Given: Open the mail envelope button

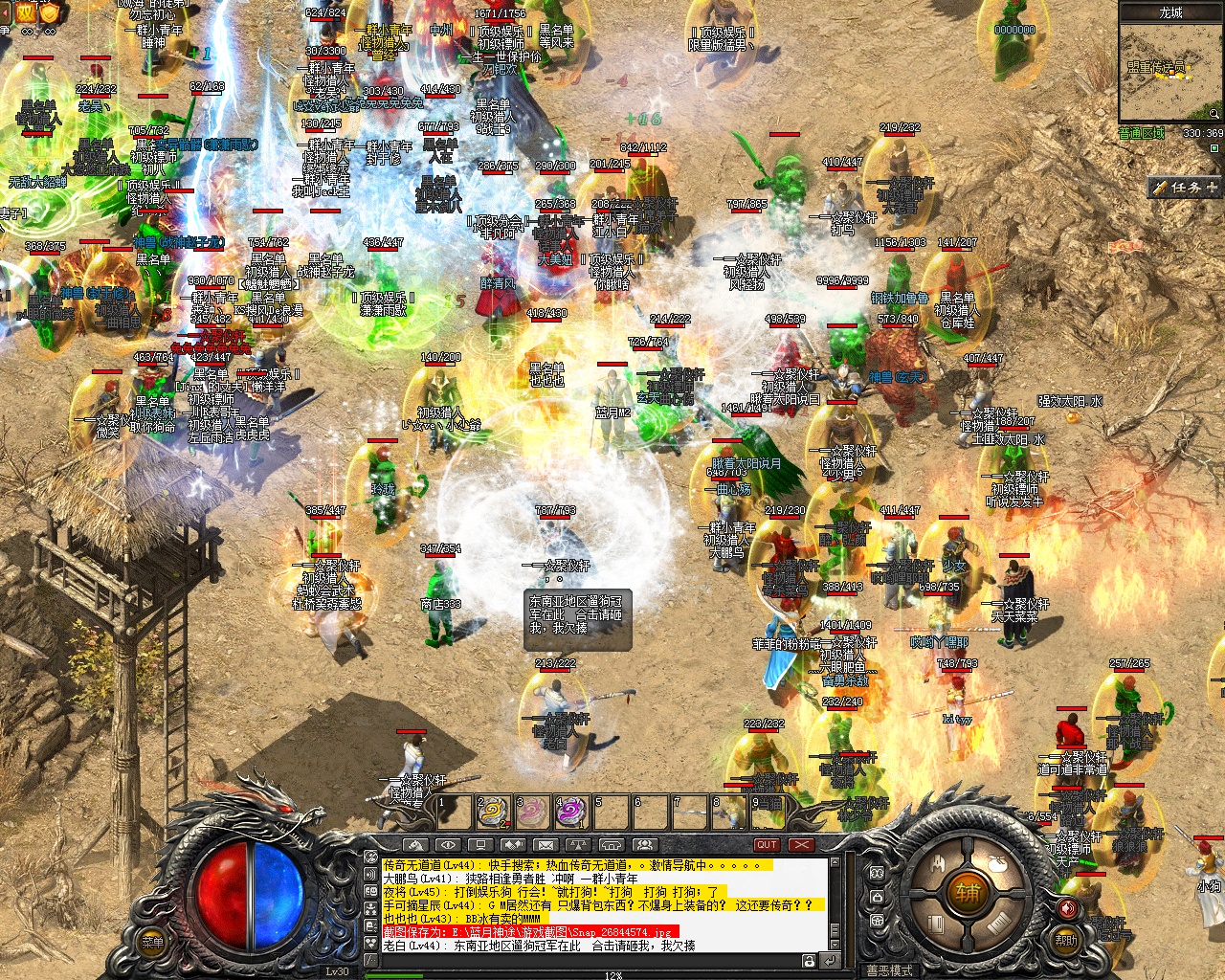Looking at the screenshot, I should click(546, 845).
